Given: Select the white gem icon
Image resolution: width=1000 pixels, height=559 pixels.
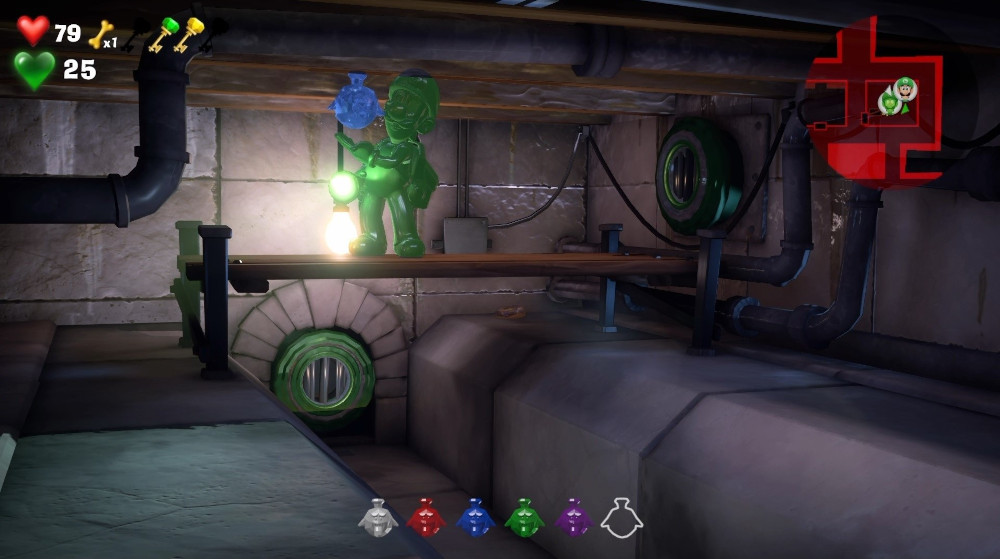Looking at the screenshot, I should click(377, 519).
